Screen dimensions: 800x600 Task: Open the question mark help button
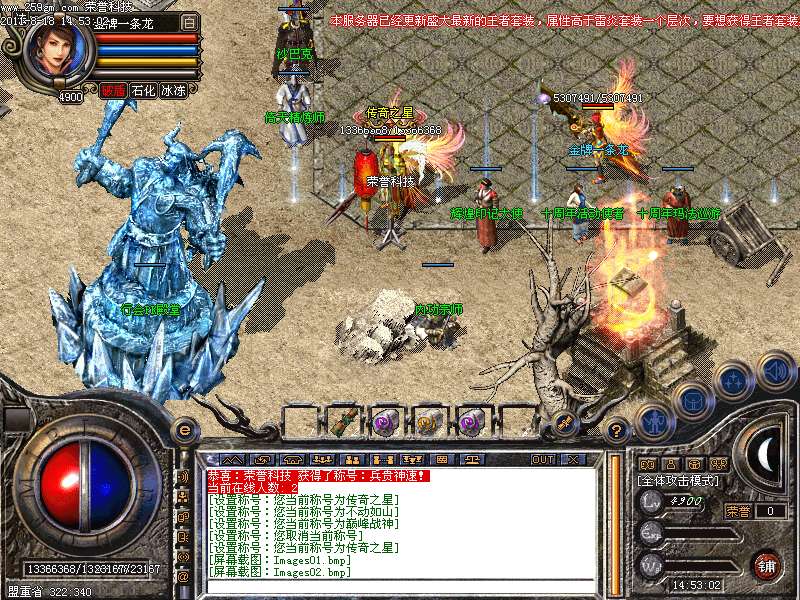(617, 431)
